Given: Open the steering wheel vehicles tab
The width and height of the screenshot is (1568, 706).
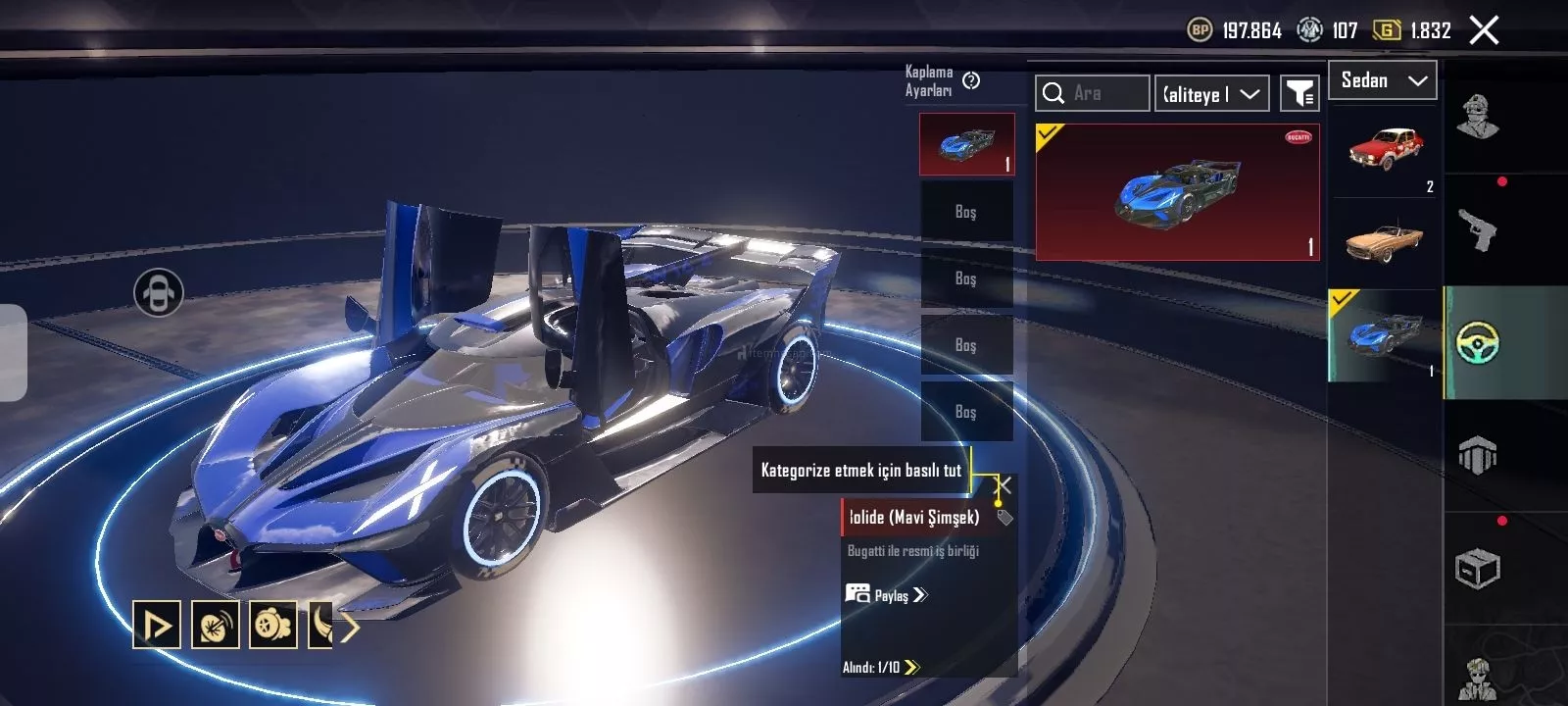Looking at the screenshot, I should tap(1478, 343).
